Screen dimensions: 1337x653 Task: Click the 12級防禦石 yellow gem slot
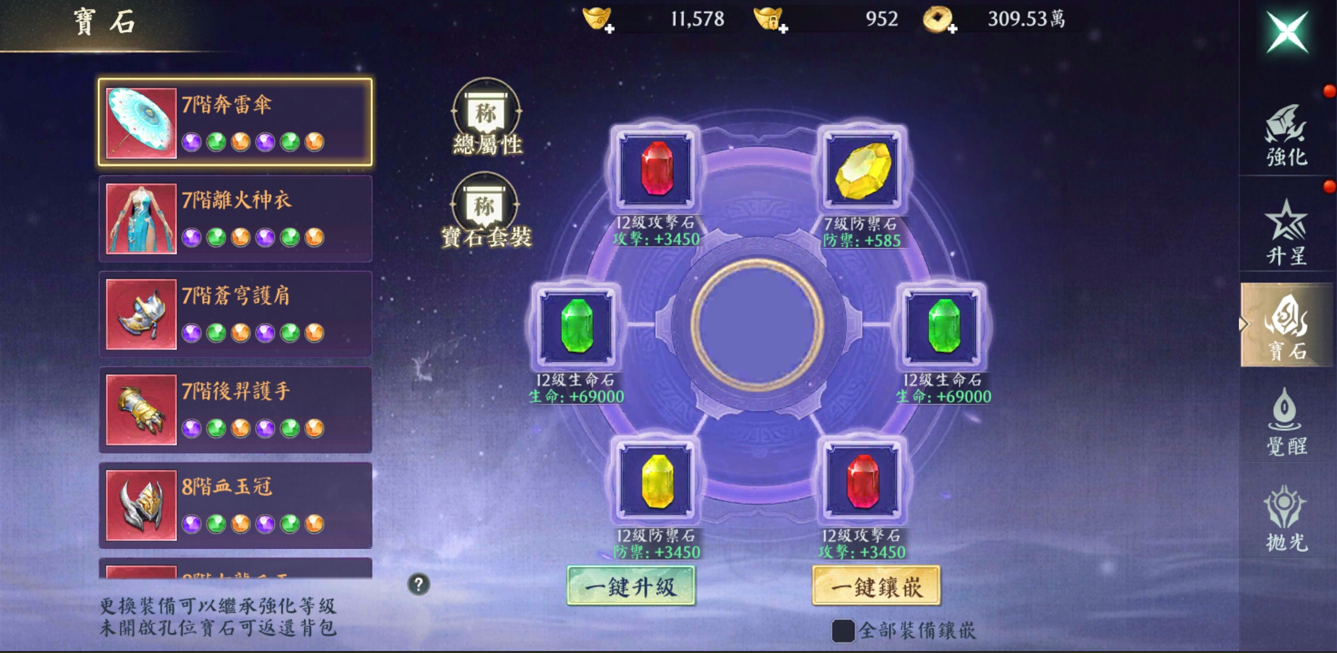[x=656, y=482]
